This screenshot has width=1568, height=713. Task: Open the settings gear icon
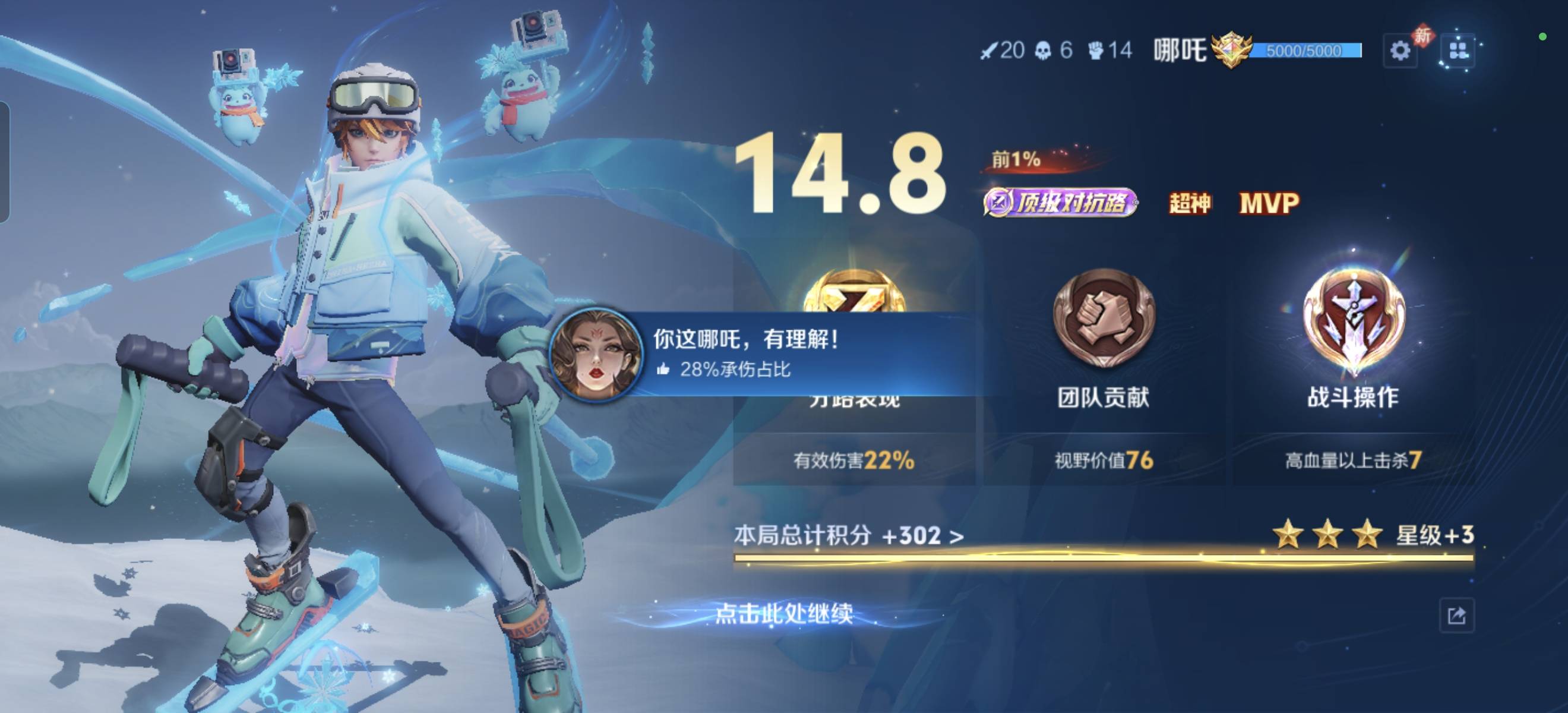(1401, 51)
